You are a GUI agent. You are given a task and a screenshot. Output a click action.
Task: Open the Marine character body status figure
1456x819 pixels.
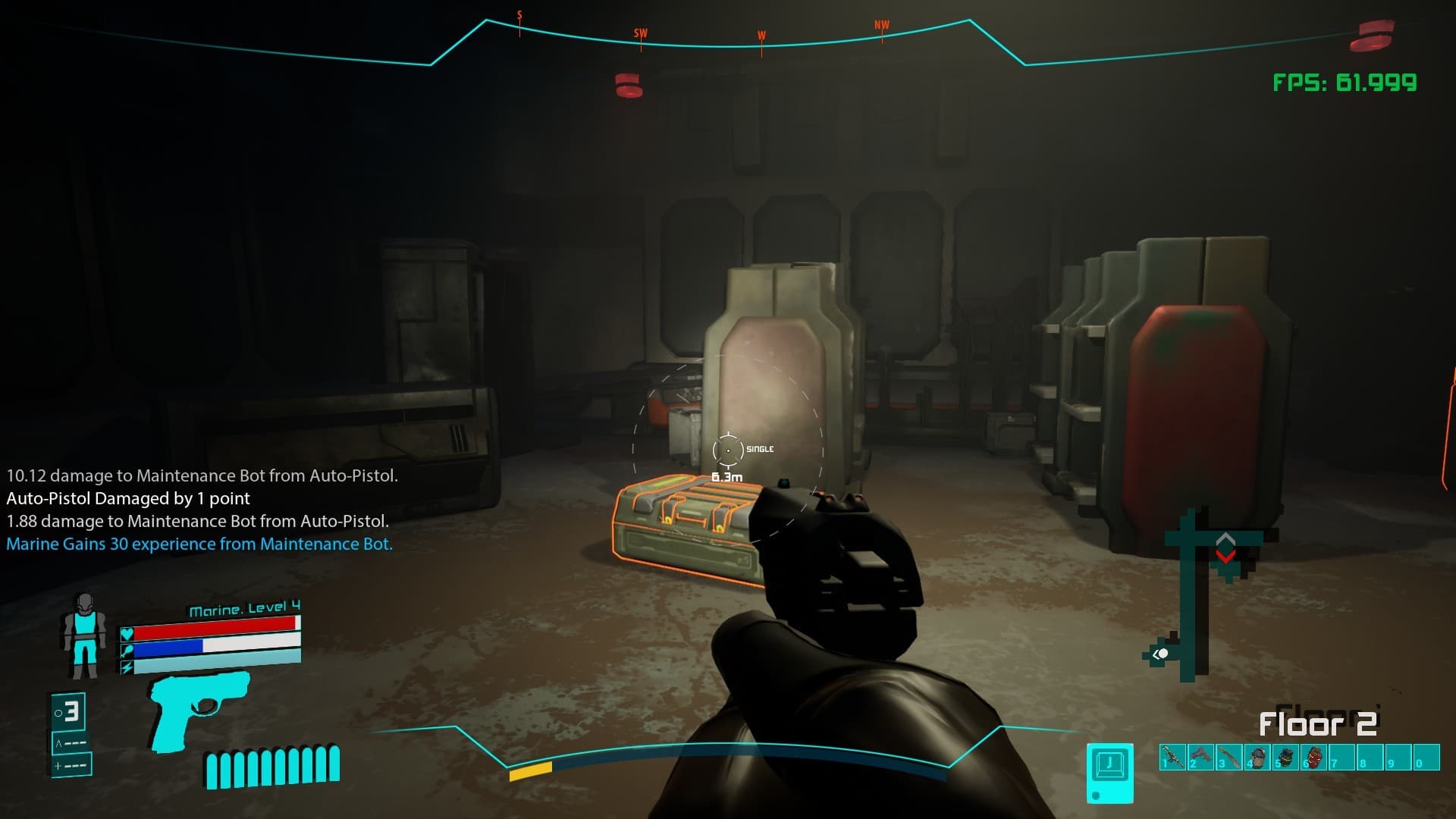[x=83, y=635]
